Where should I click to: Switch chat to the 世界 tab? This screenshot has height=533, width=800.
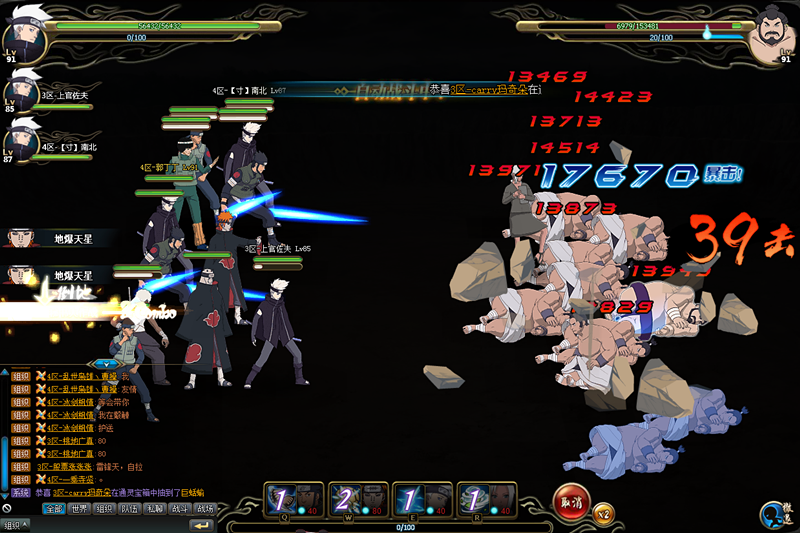click(80, 509)
